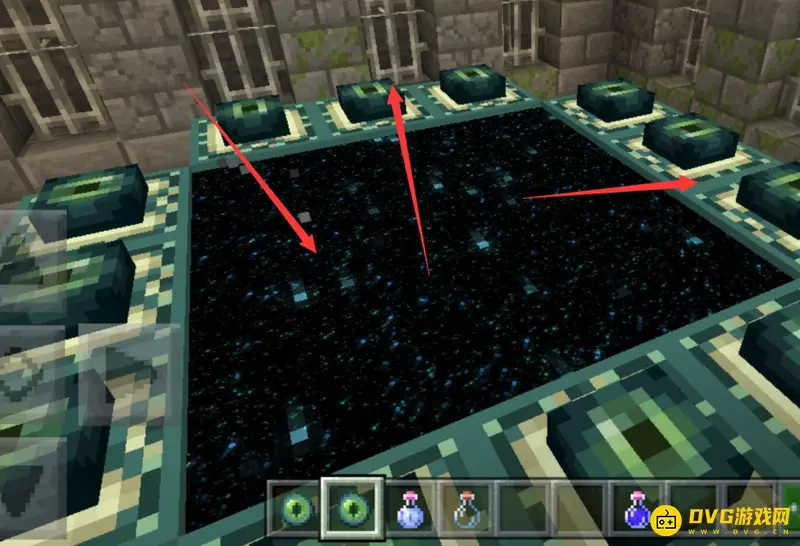This screenshot has height=546, width=800.
Task: Equip the dark blue potion slot
Action: click(x=634, y=508)
